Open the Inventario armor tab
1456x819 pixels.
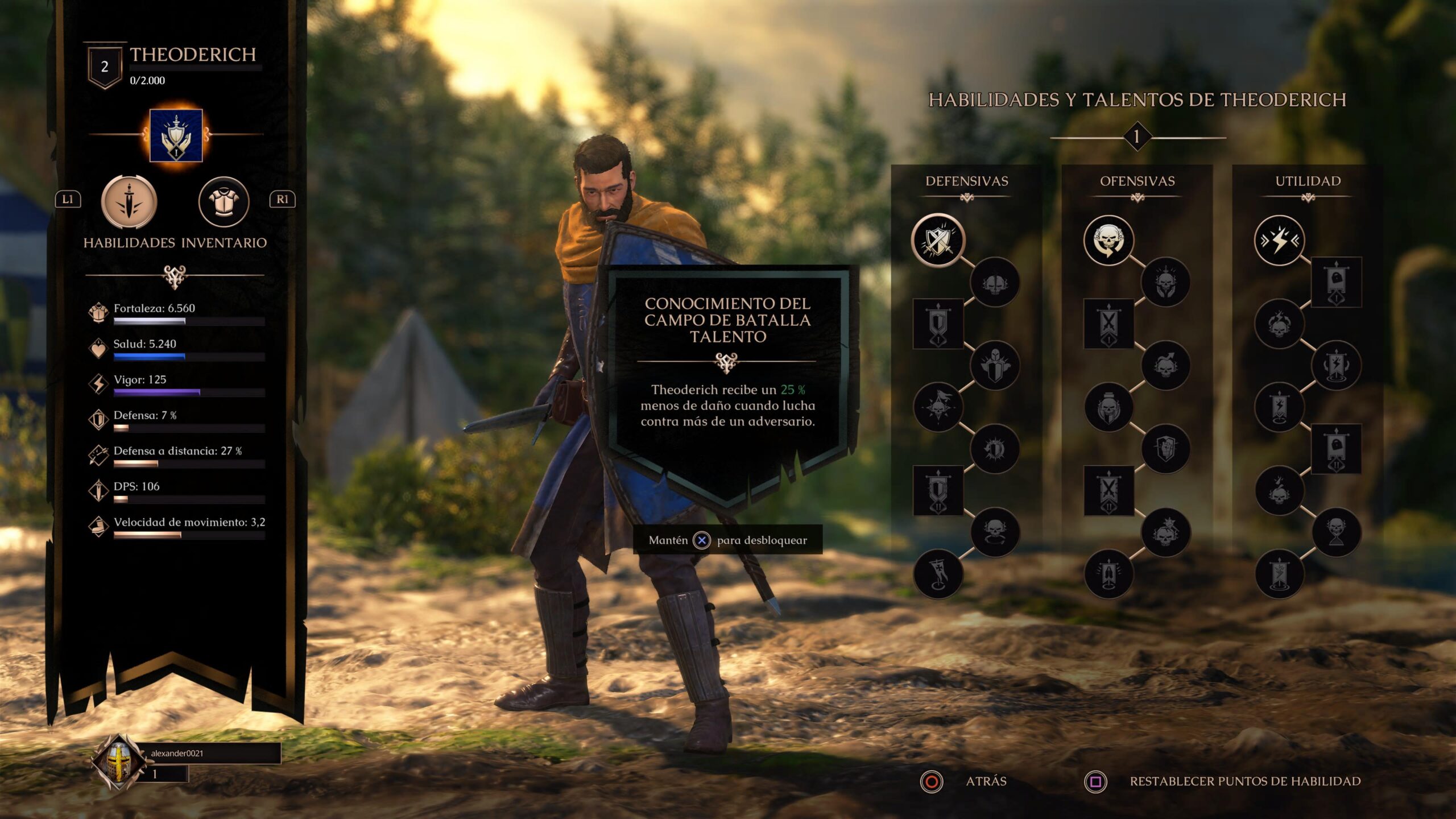pos(224,202)
